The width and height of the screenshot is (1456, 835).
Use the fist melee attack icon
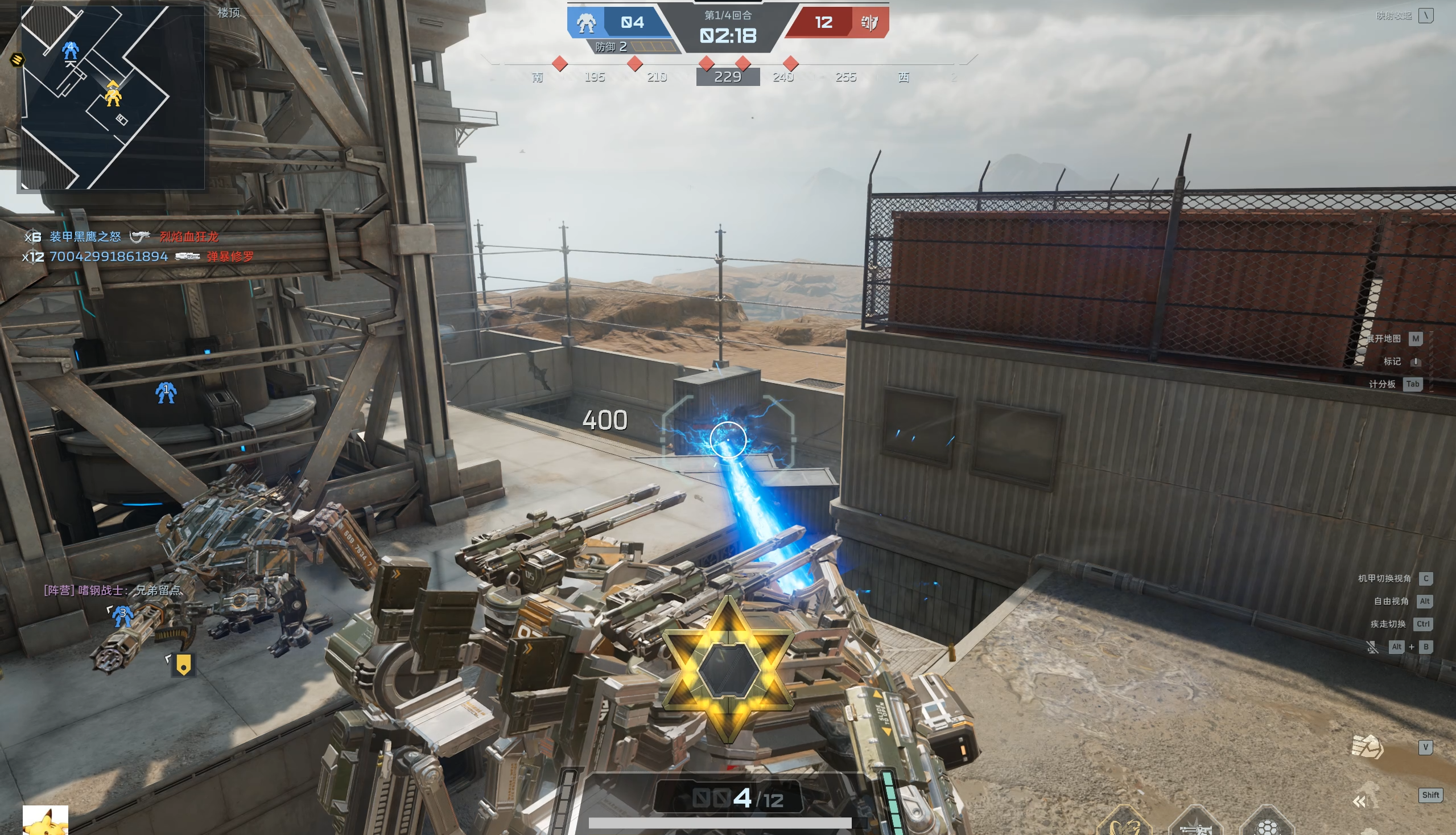click(x=1367, y=747)
